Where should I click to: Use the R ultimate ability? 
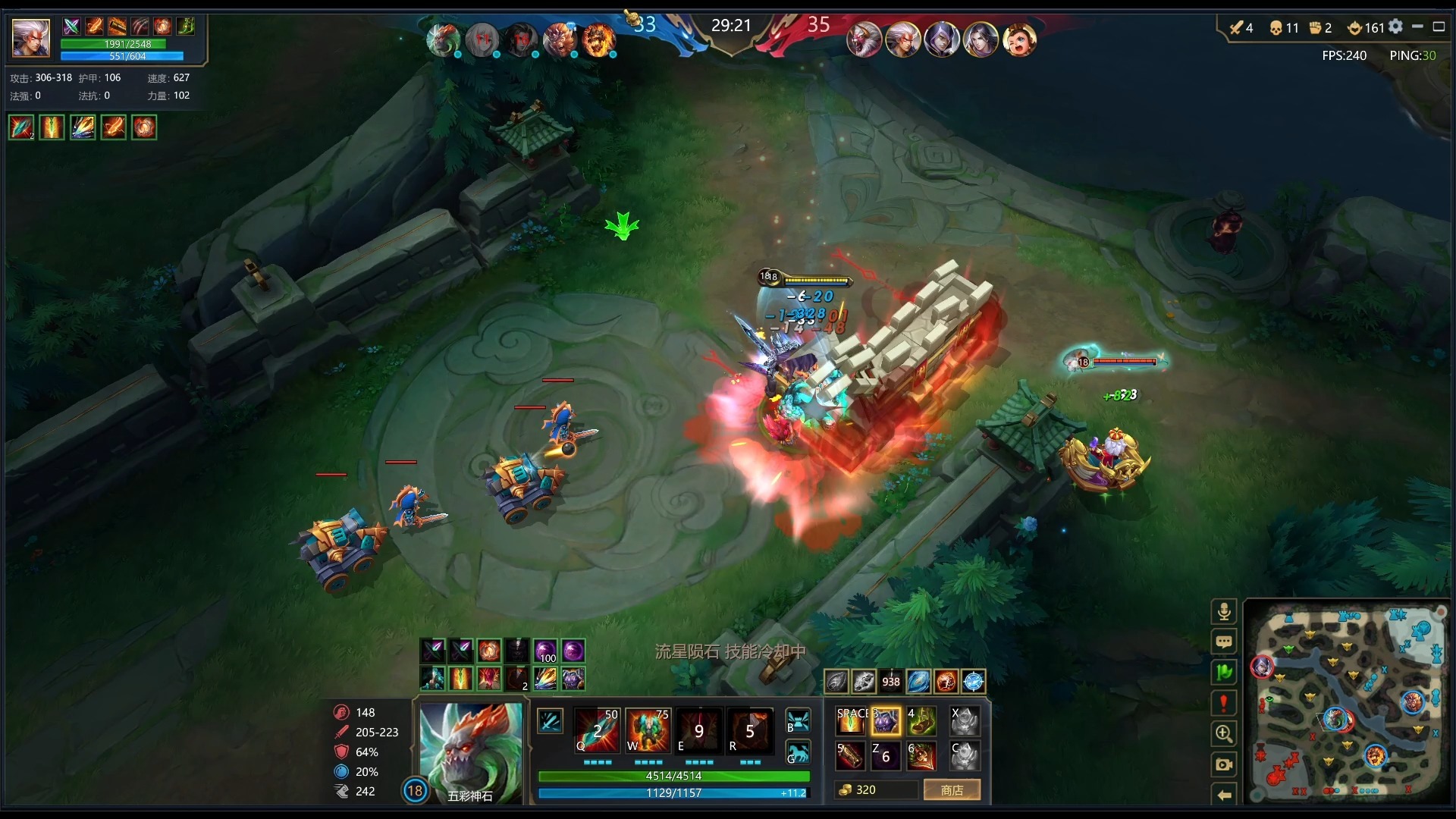749,731
